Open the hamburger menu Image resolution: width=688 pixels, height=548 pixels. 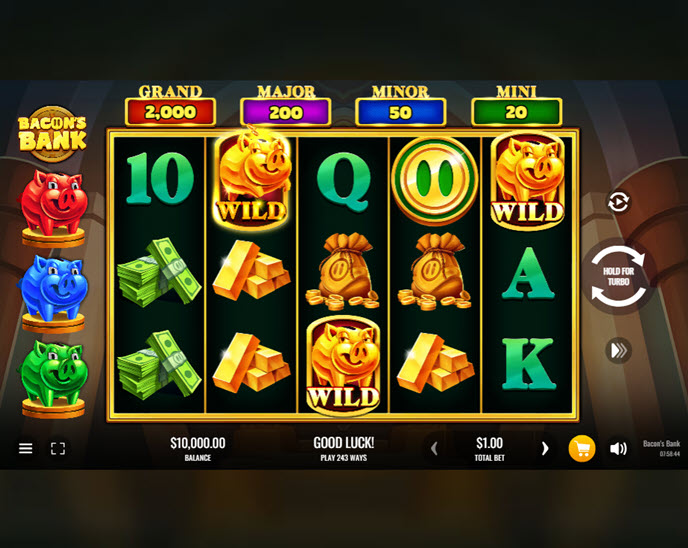pyautogui.click(x=26, y=449)
